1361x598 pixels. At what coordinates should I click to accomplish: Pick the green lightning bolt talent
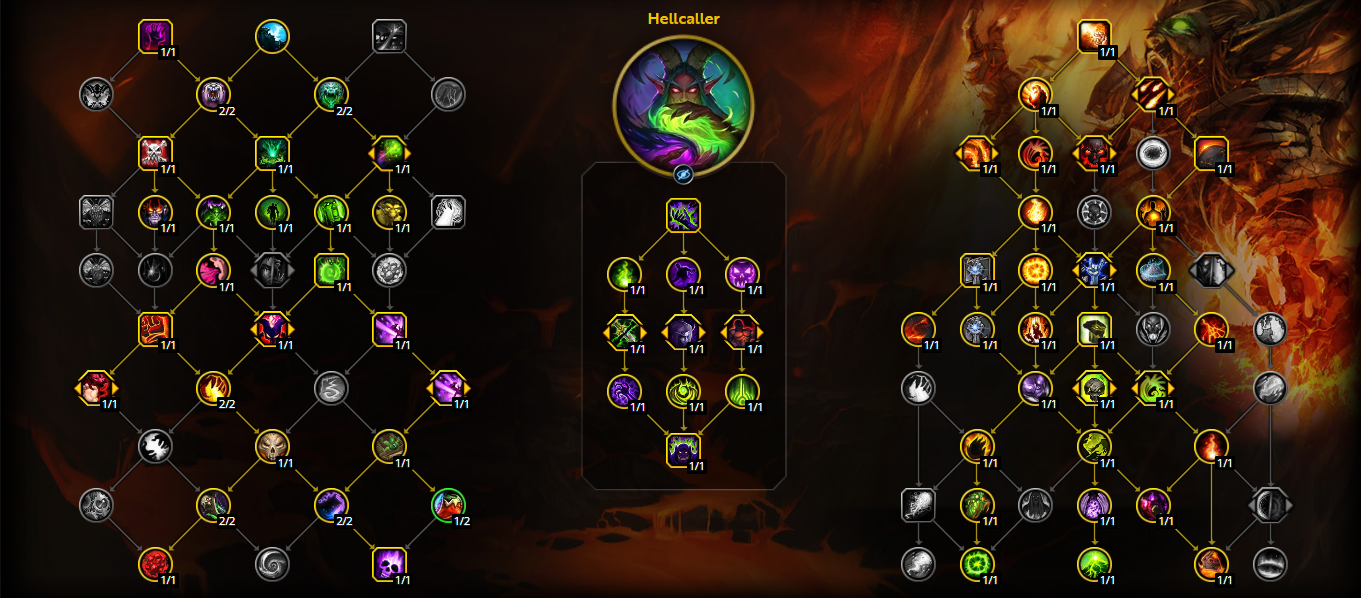pos(1095,564)
